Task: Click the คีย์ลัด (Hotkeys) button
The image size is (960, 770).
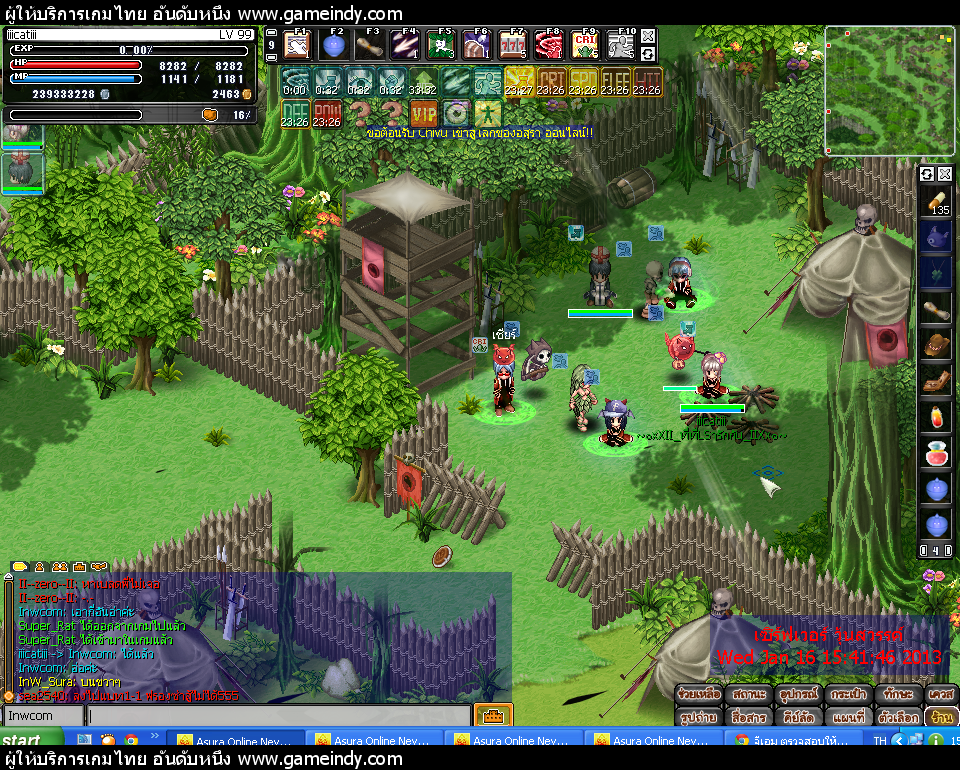Action: click(x=799, y=717)
